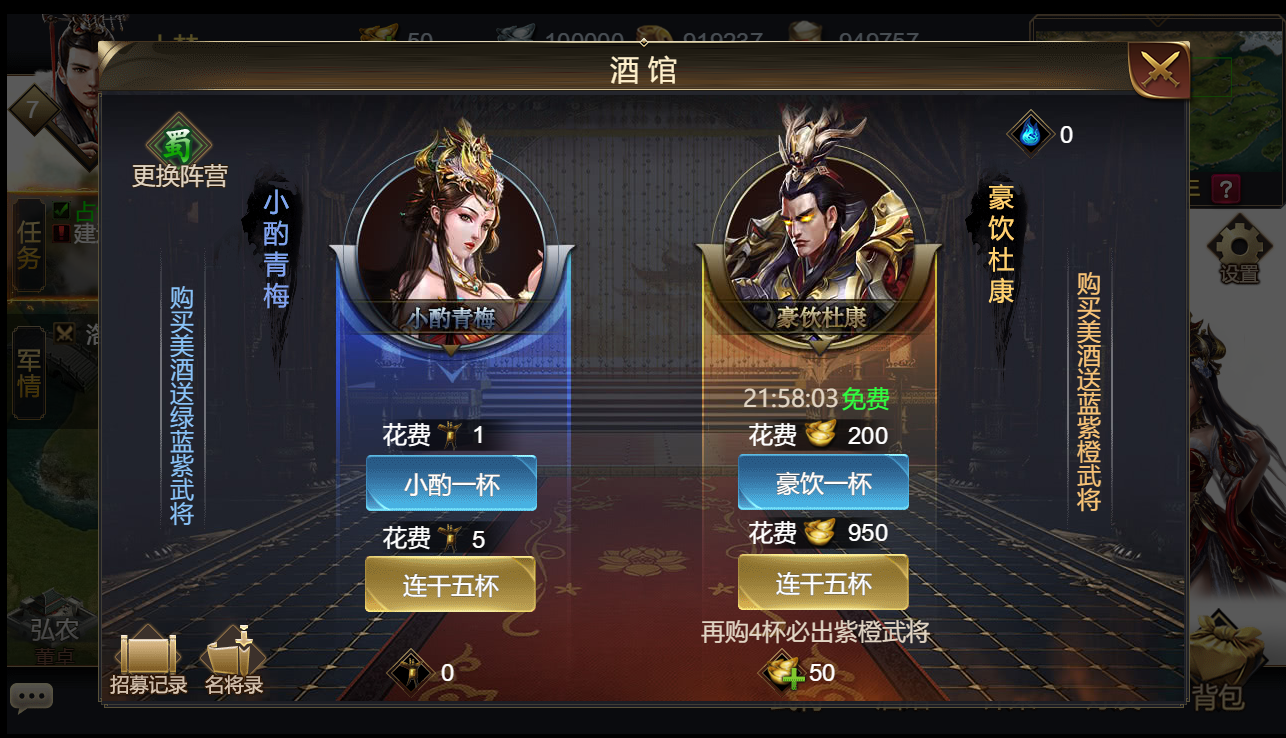Screen dimensions: 1286x738
Task: Open chat via the speech bubble icon
Action: click(x=33, y=697)
